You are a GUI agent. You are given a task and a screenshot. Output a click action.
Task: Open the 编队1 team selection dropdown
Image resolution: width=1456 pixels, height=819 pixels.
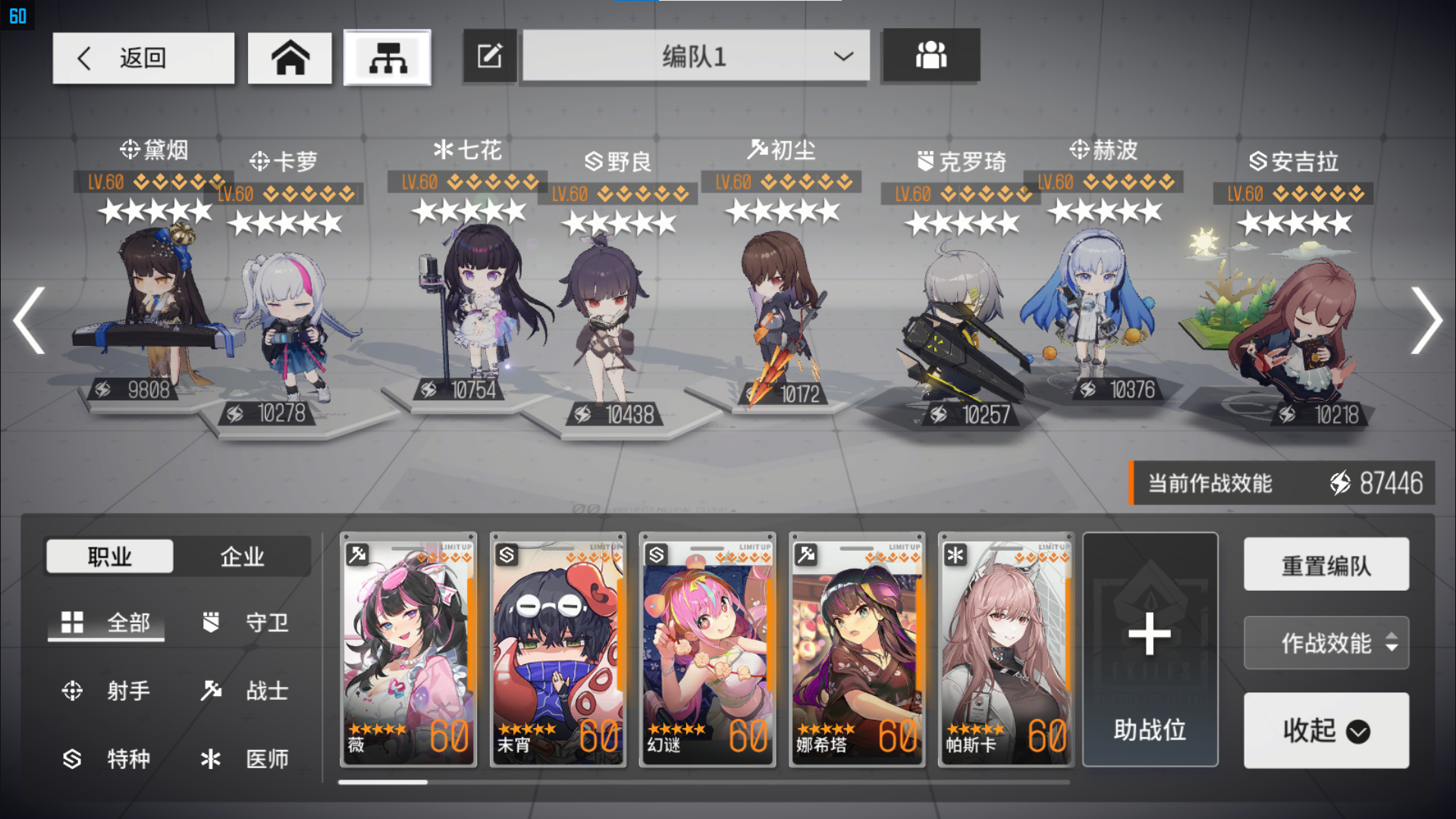[695, 57]
